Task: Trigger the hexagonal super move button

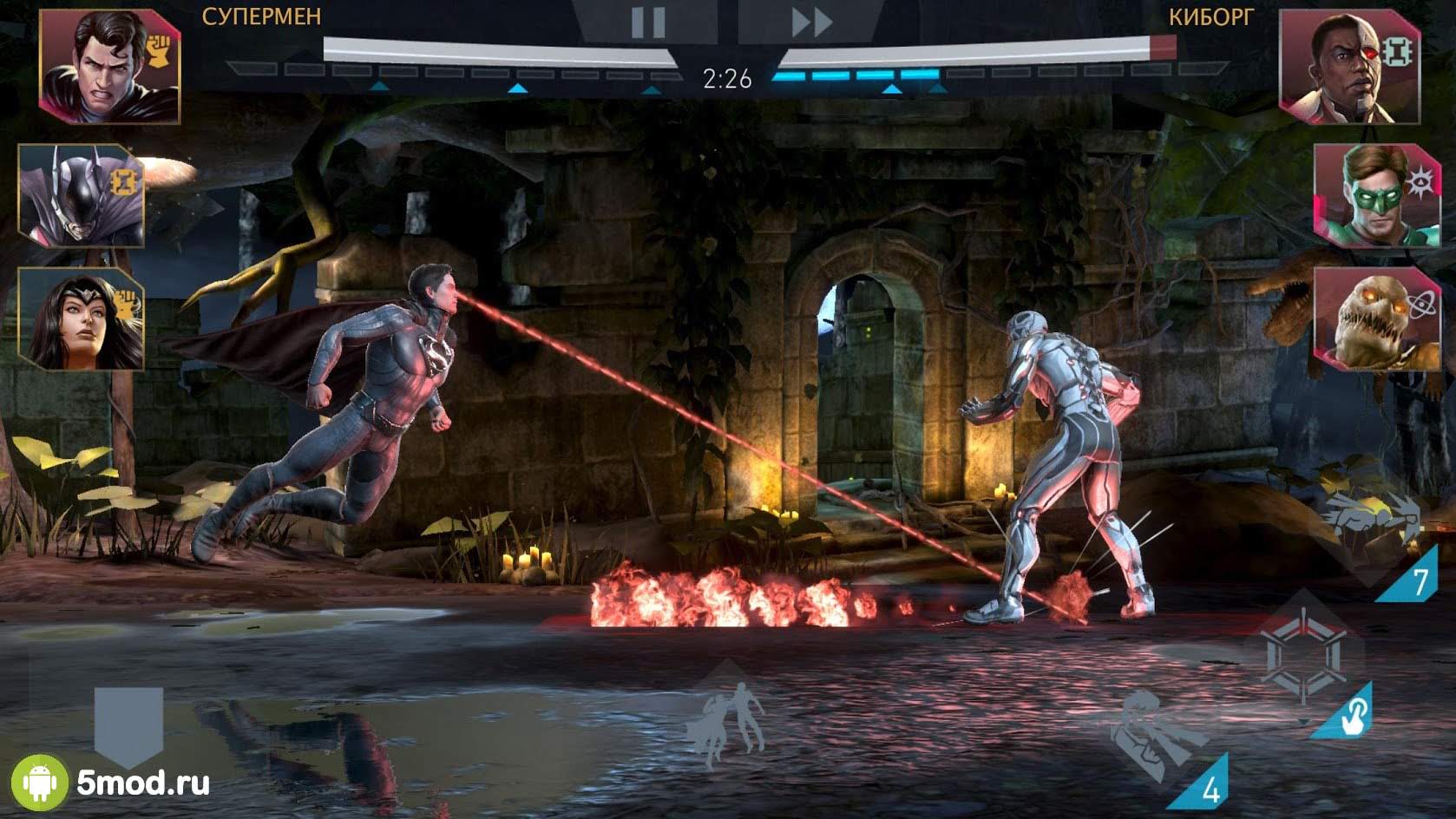Action: [1304, 657]
